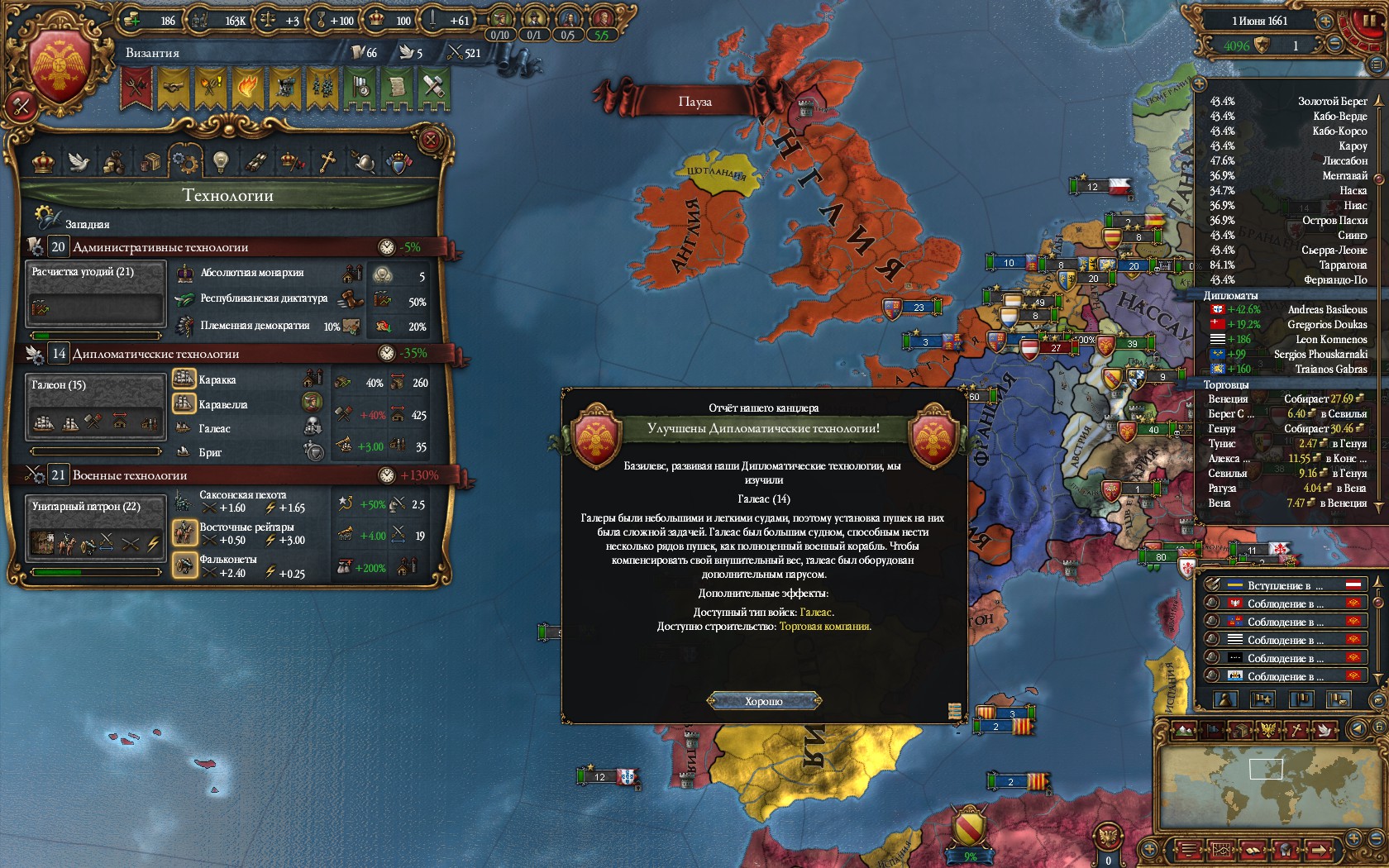Viewport: 1389px width, 868px height.
Task: Close the Технологии panel with red X
Action: point(430,140)
